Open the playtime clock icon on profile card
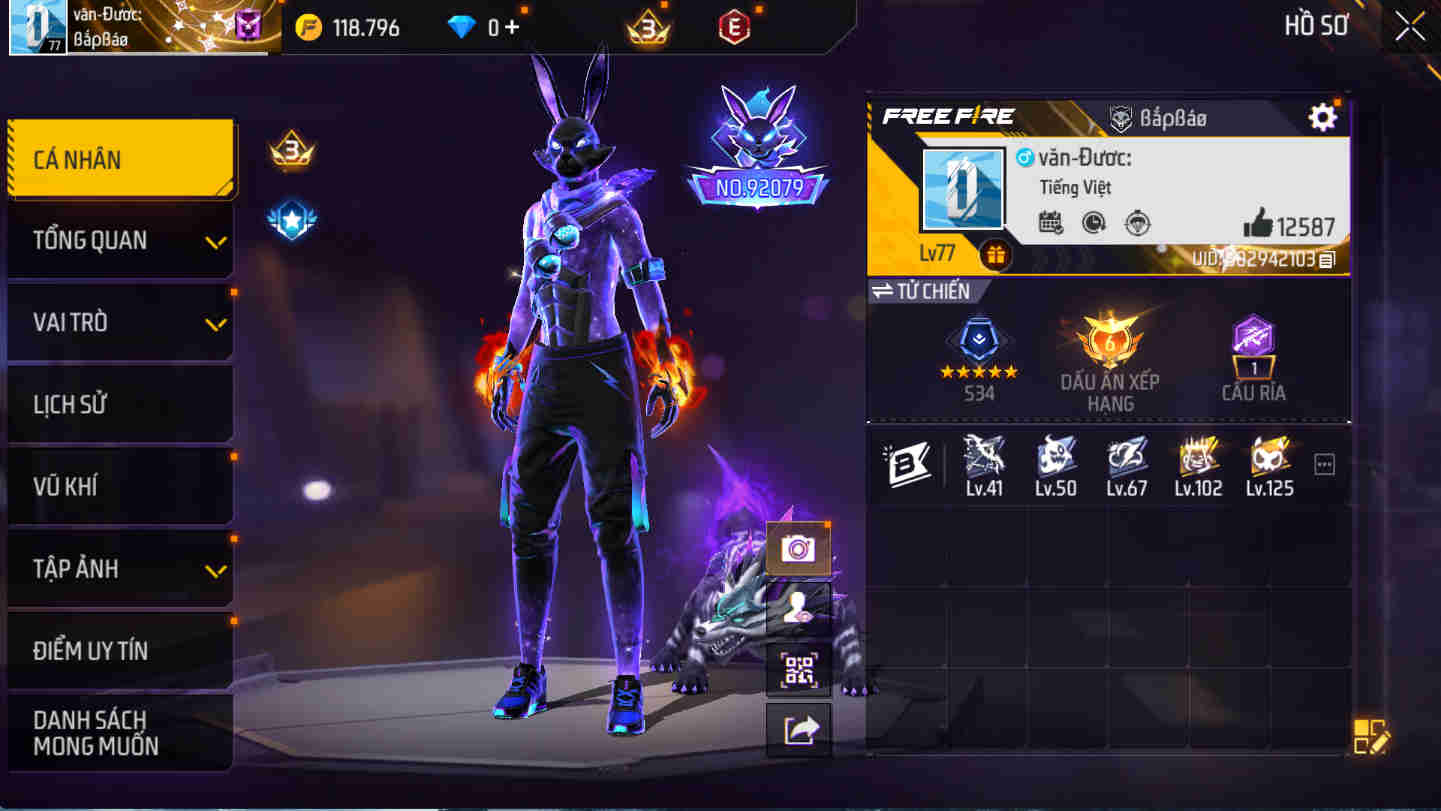Screen dimensions: 1441x811 pyautogui.click(x=1095, y=225)
